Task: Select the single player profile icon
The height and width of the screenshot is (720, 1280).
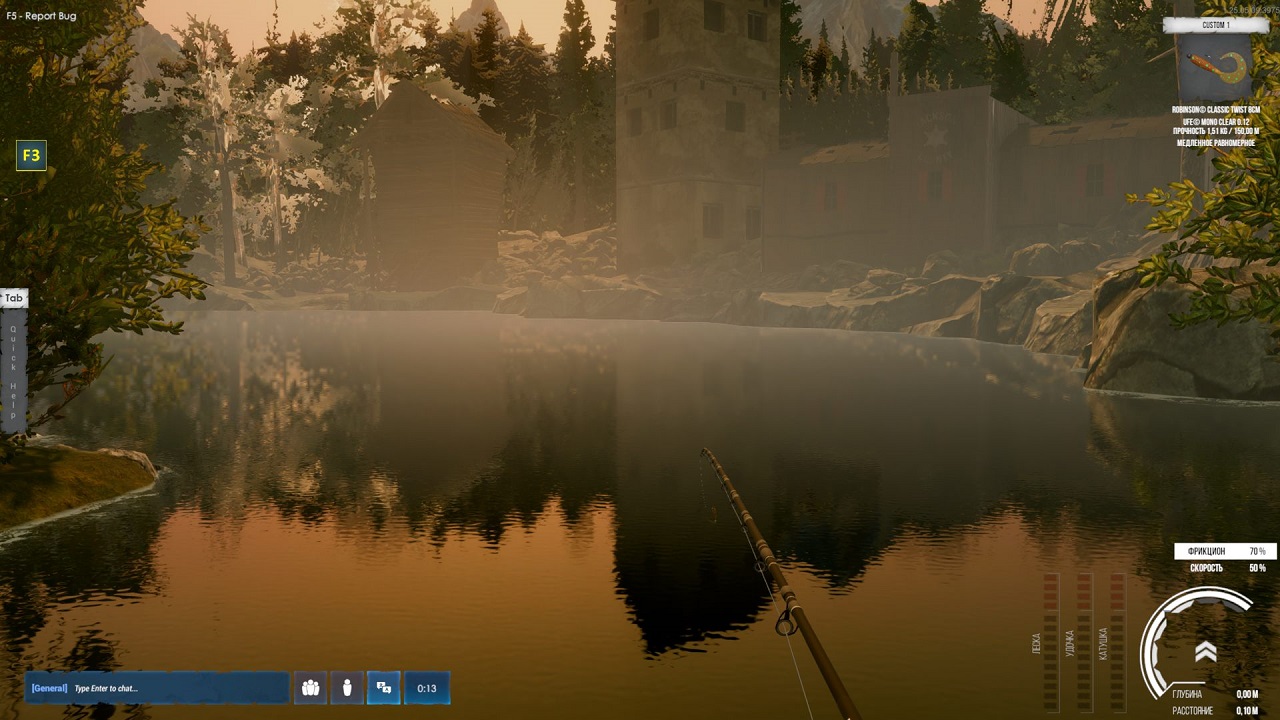Action: (346, 687)
